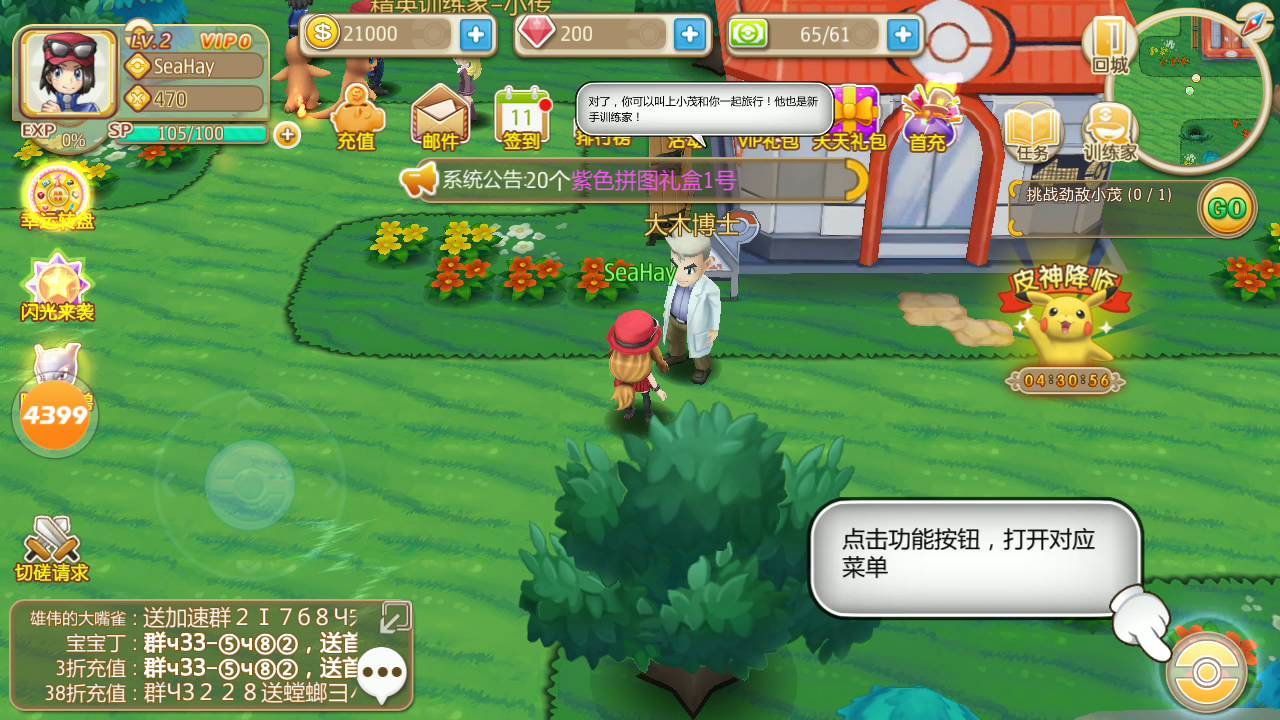Spin the 幸运转盘 lucky wheel icon
The height and width of the screenshot is (720, 1280).
pos(55,190)
